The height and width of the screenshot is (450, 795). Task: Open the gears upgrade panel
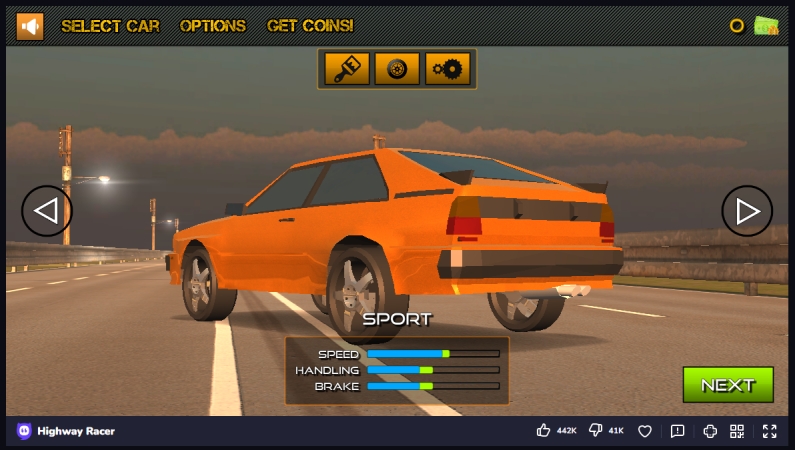447,69
